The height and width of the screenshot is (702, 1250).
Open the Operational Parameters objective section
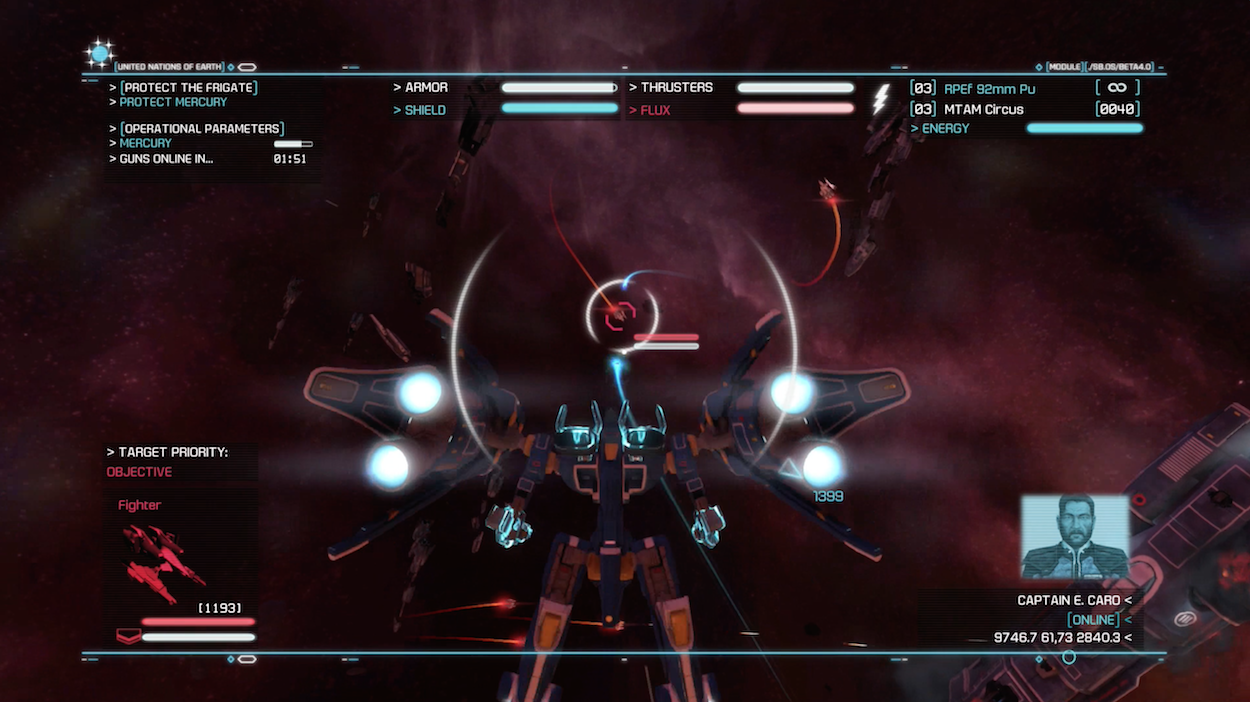tap(202, 129)
